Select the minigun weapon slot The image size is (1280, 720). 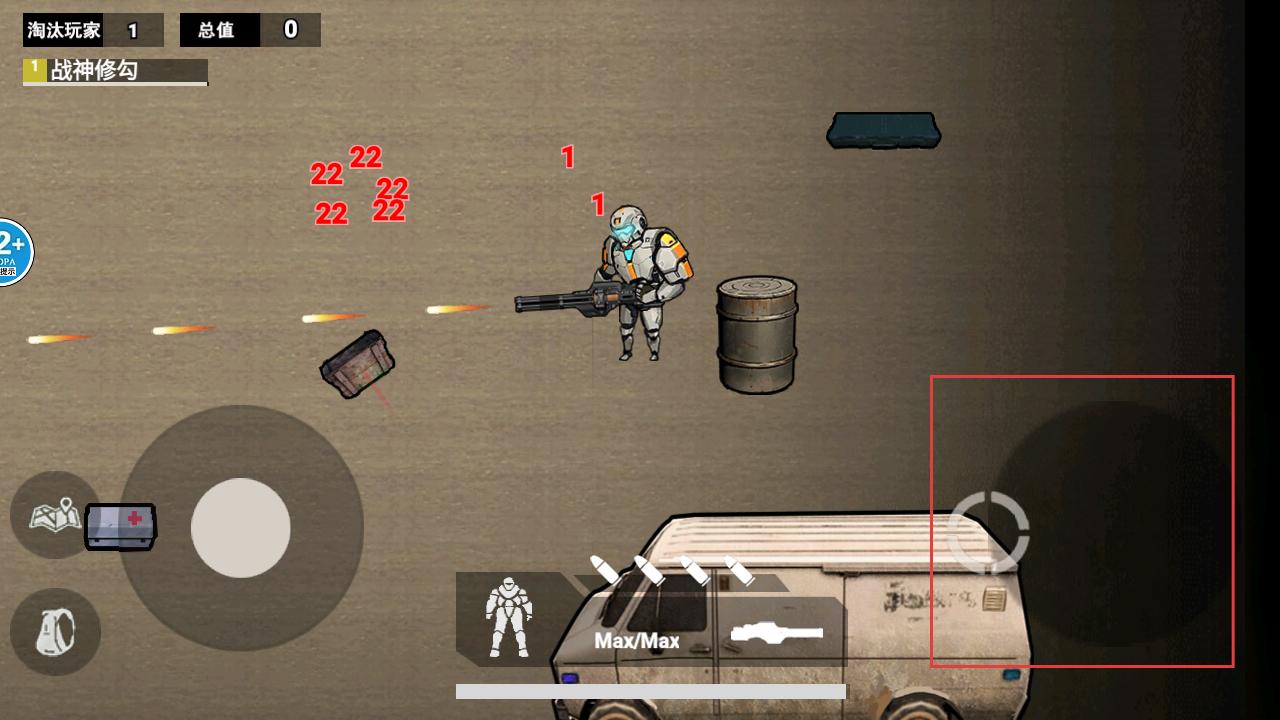777,632
